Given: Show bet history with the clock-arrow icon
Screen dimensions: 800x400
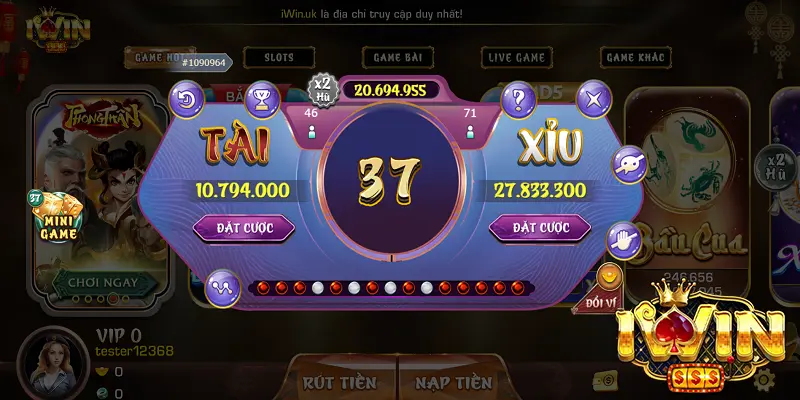Looking at the screenshot, I should click(188, 99).
